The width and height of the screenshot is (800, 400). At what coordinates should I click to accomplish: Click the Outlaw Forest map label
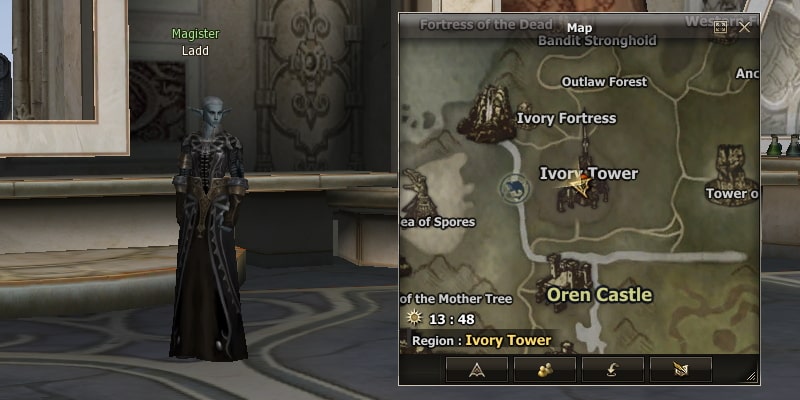tap(603, 81)
